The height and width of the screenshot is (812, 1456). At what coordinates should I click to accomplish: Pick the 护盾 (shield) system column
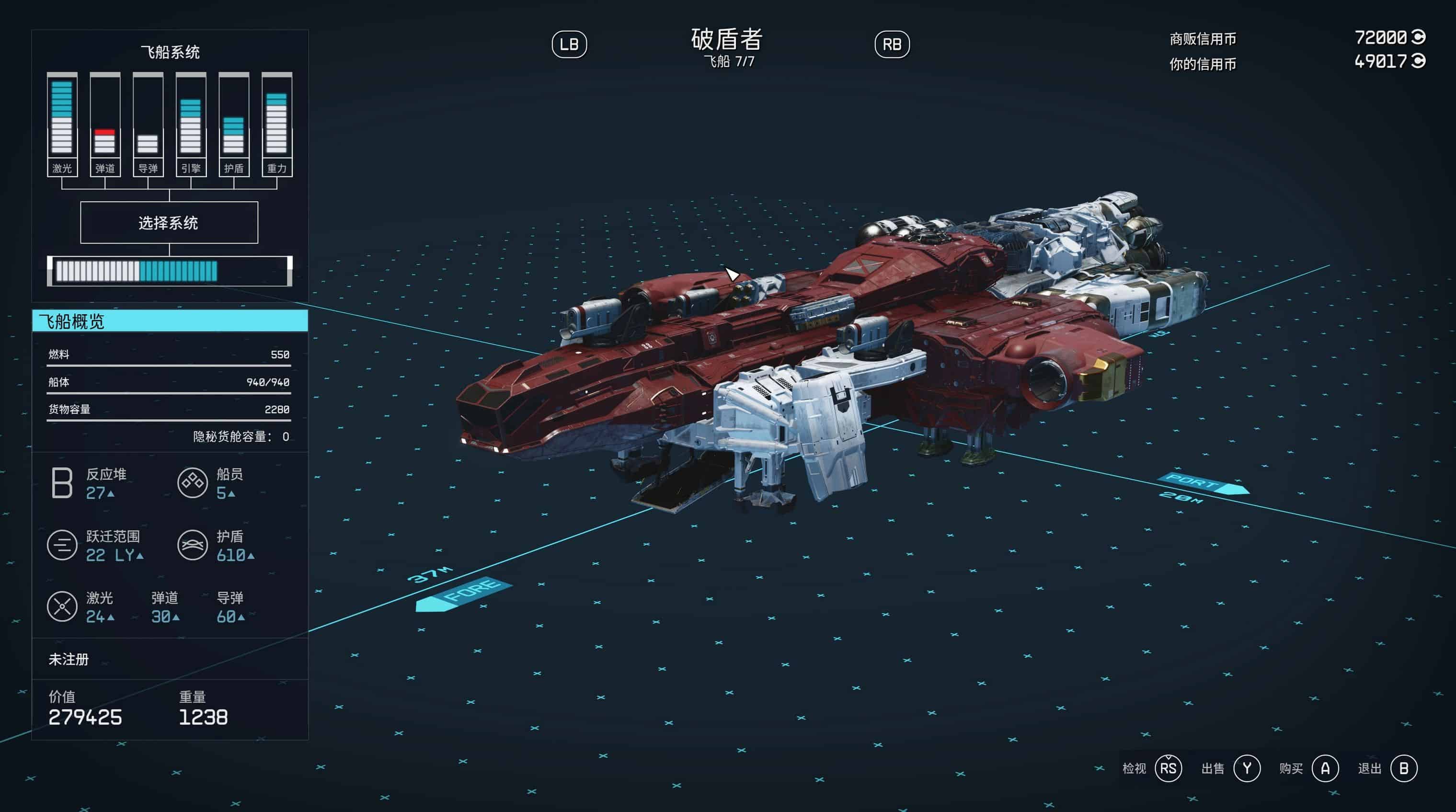click(x=234, y=124)
